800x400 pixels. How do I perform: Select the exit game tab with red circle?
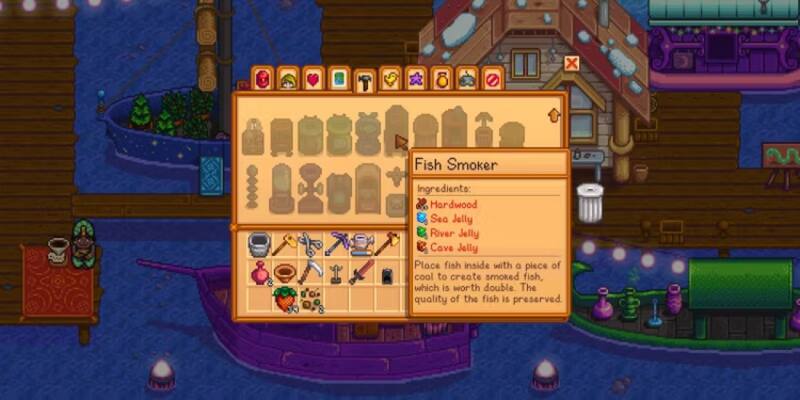(x=492, y=78)
